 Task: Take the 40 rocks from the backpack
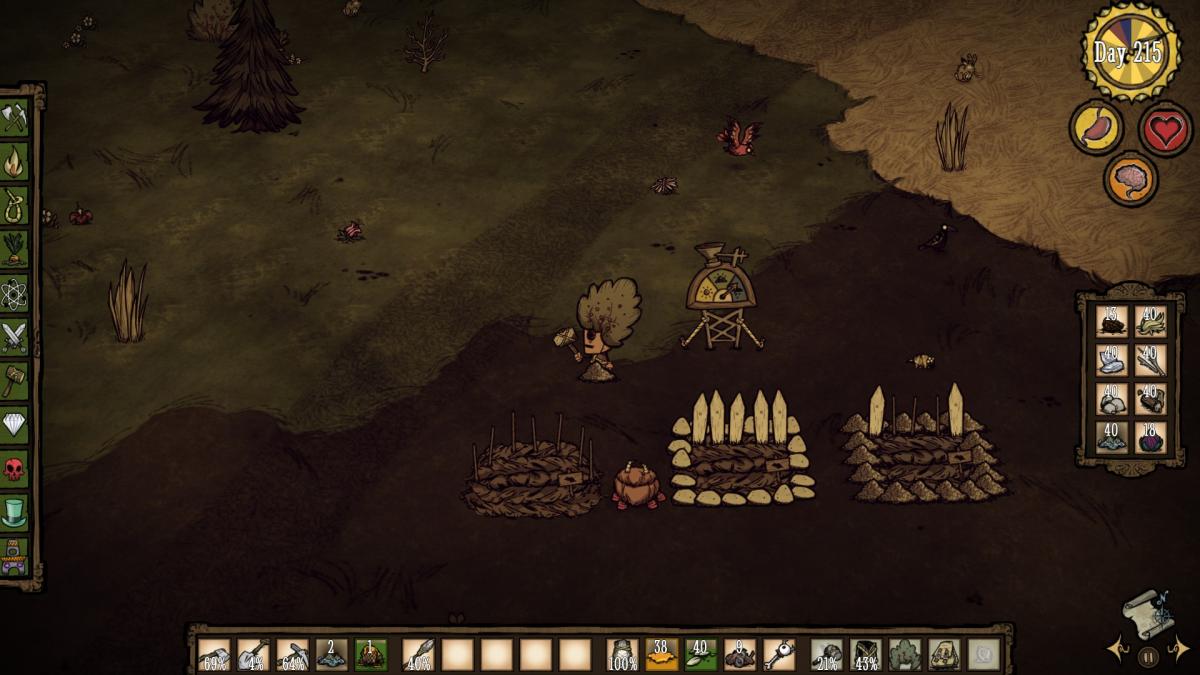(x=1112, y=399)
